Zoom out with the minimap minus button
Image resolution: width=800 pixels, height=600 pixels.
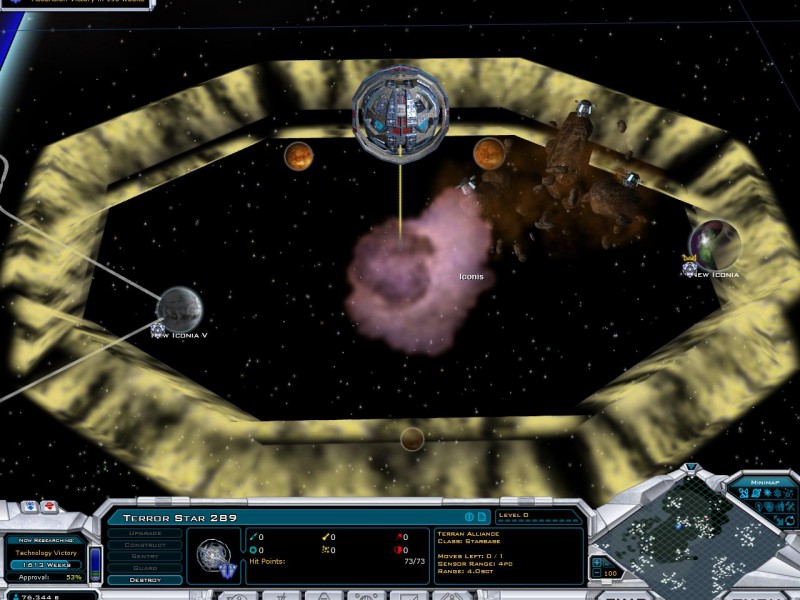598,575
